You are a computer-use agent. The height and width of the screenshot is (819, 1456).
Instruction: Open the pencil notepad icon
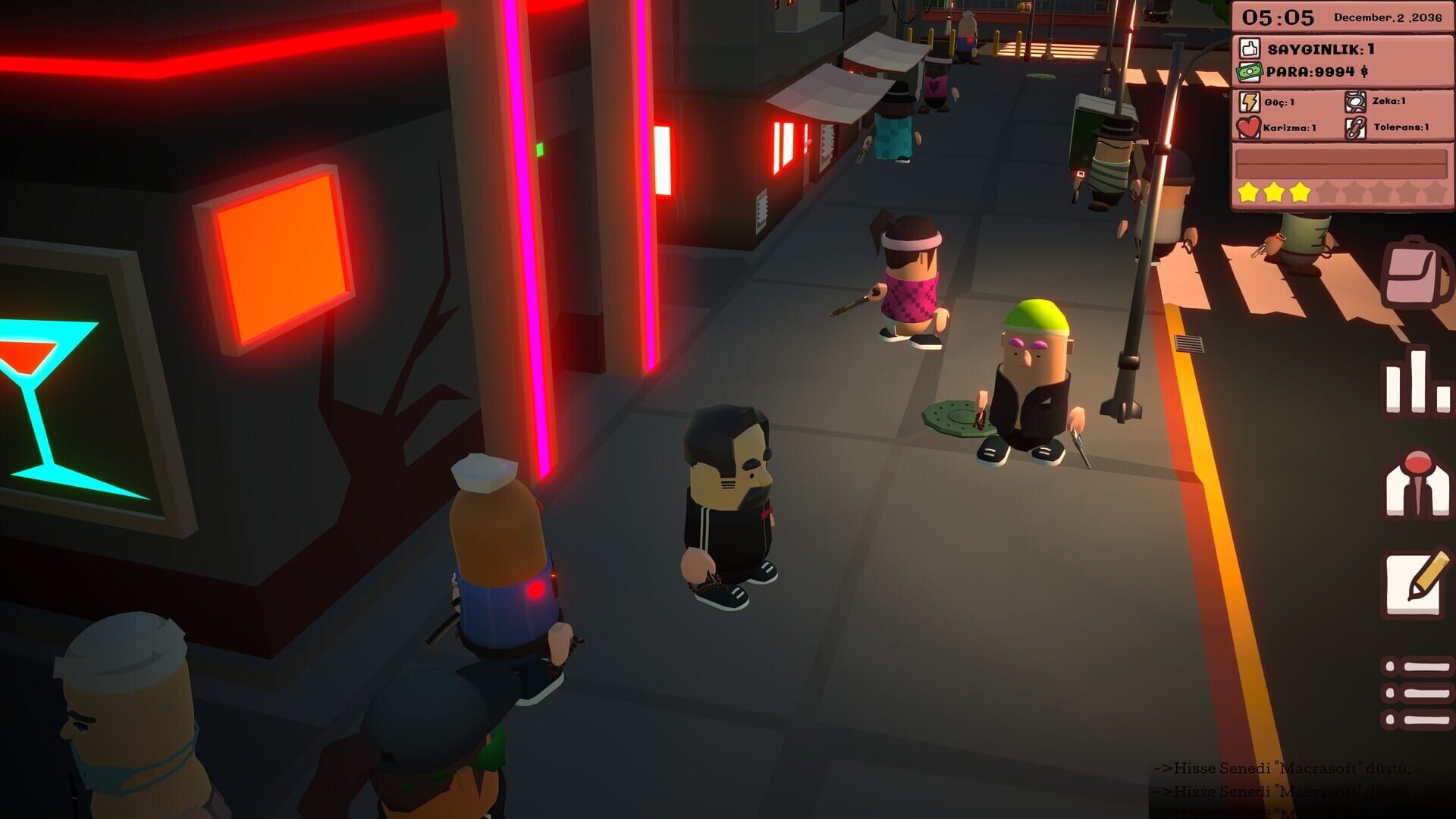pos(1417,584)
